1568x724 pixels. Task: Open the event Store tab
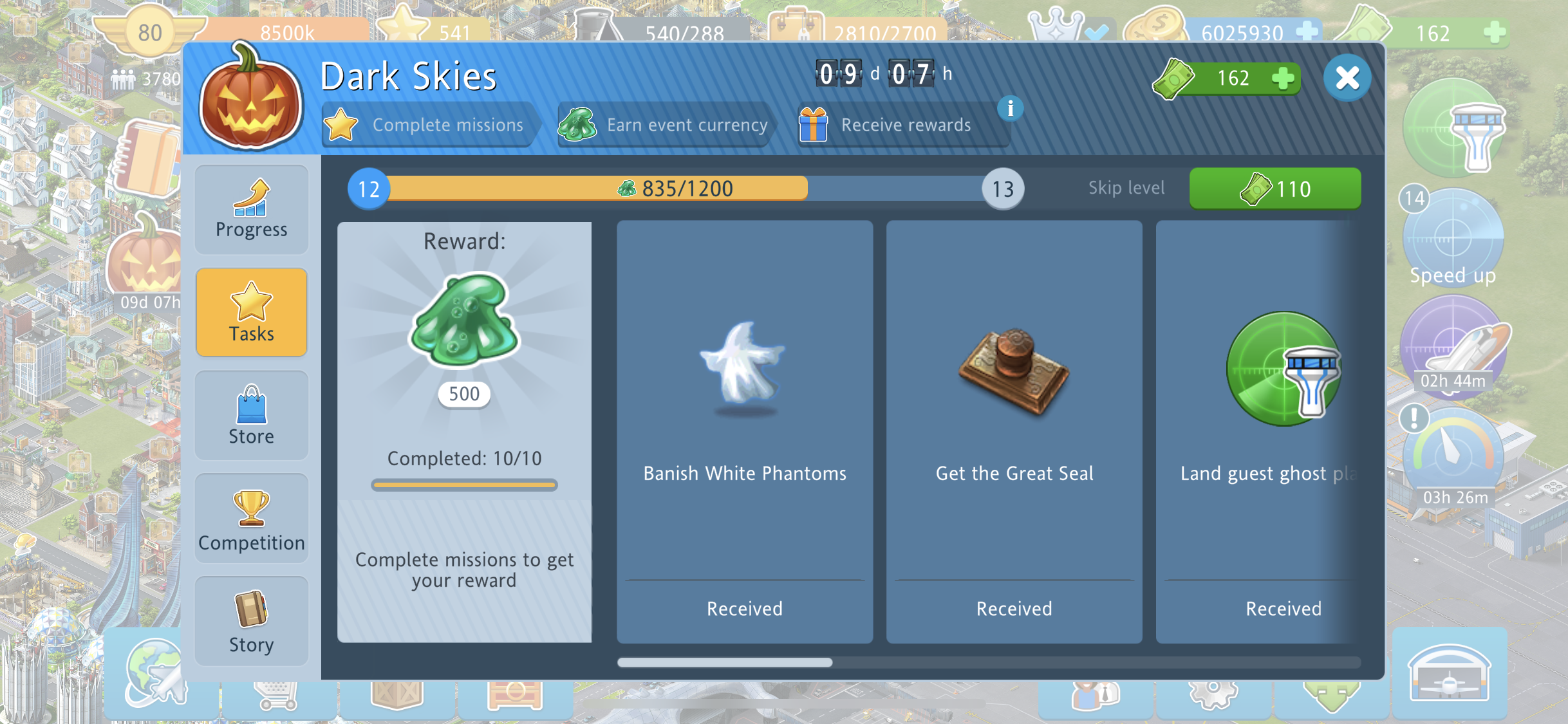pos(251,416)
